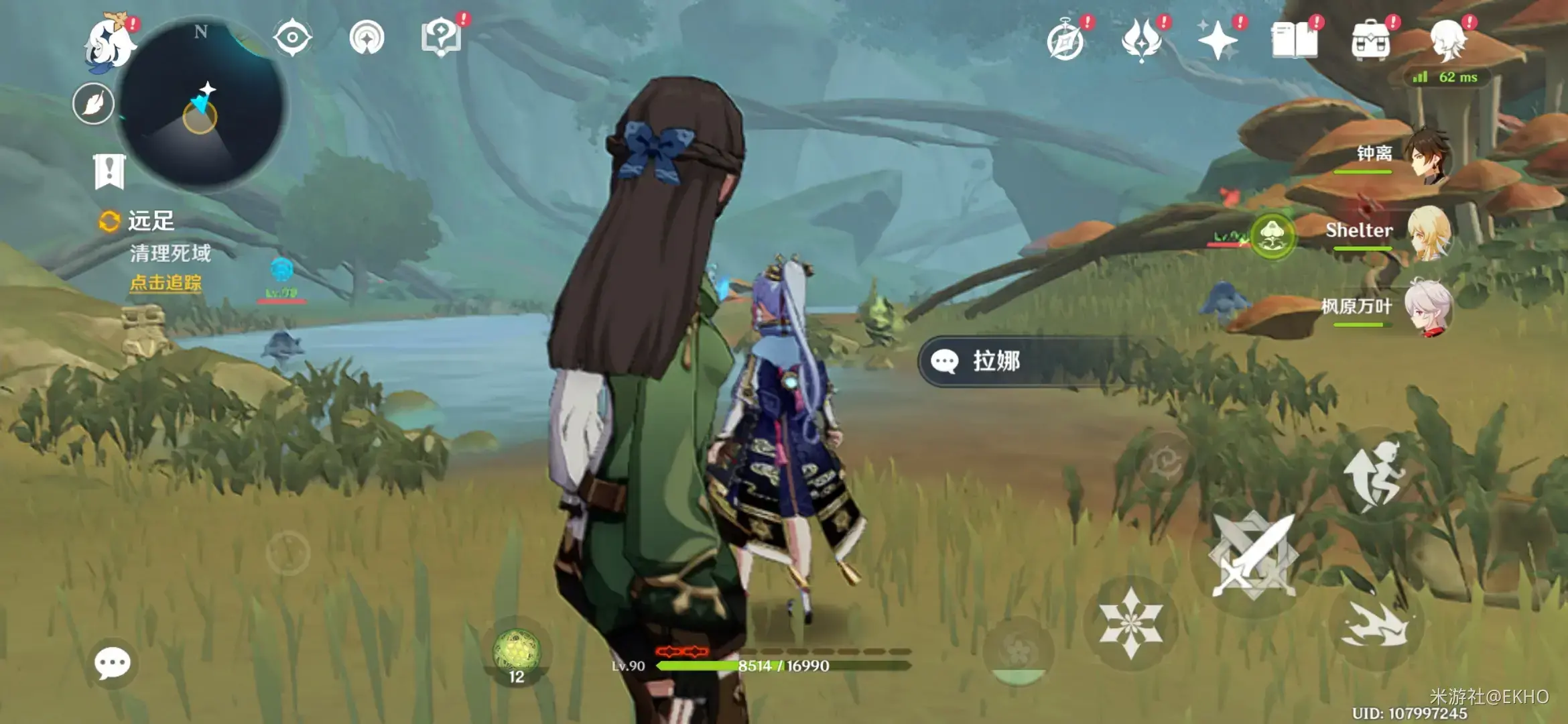Switch to party member 钟离
This screenshot has height=724, width=1568.
pos(1427,156)
